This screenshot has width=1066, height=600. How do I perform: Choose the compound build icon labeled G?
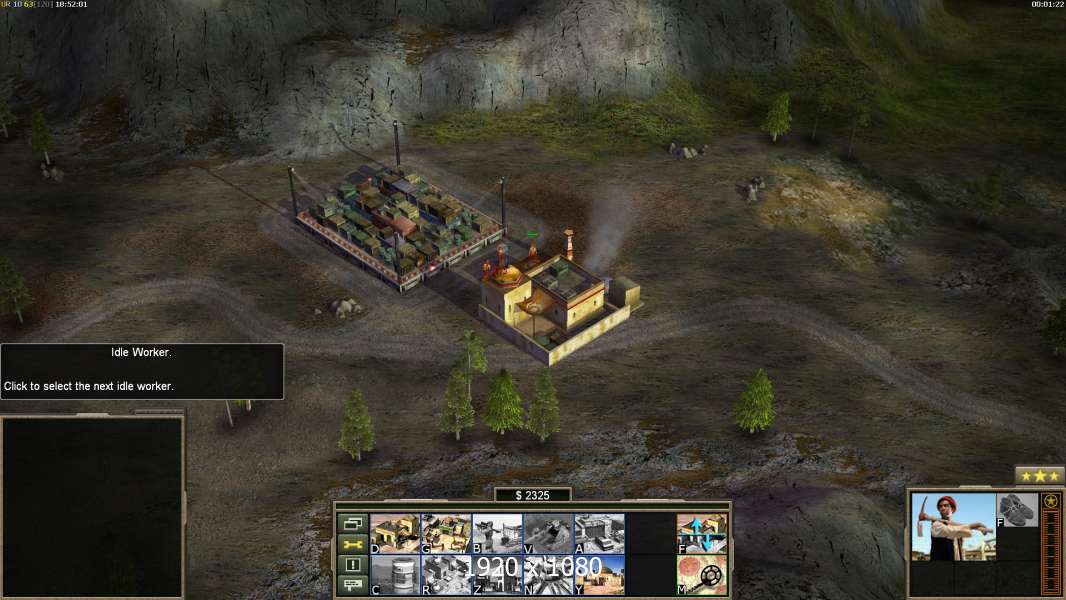(x=446, y=533)
